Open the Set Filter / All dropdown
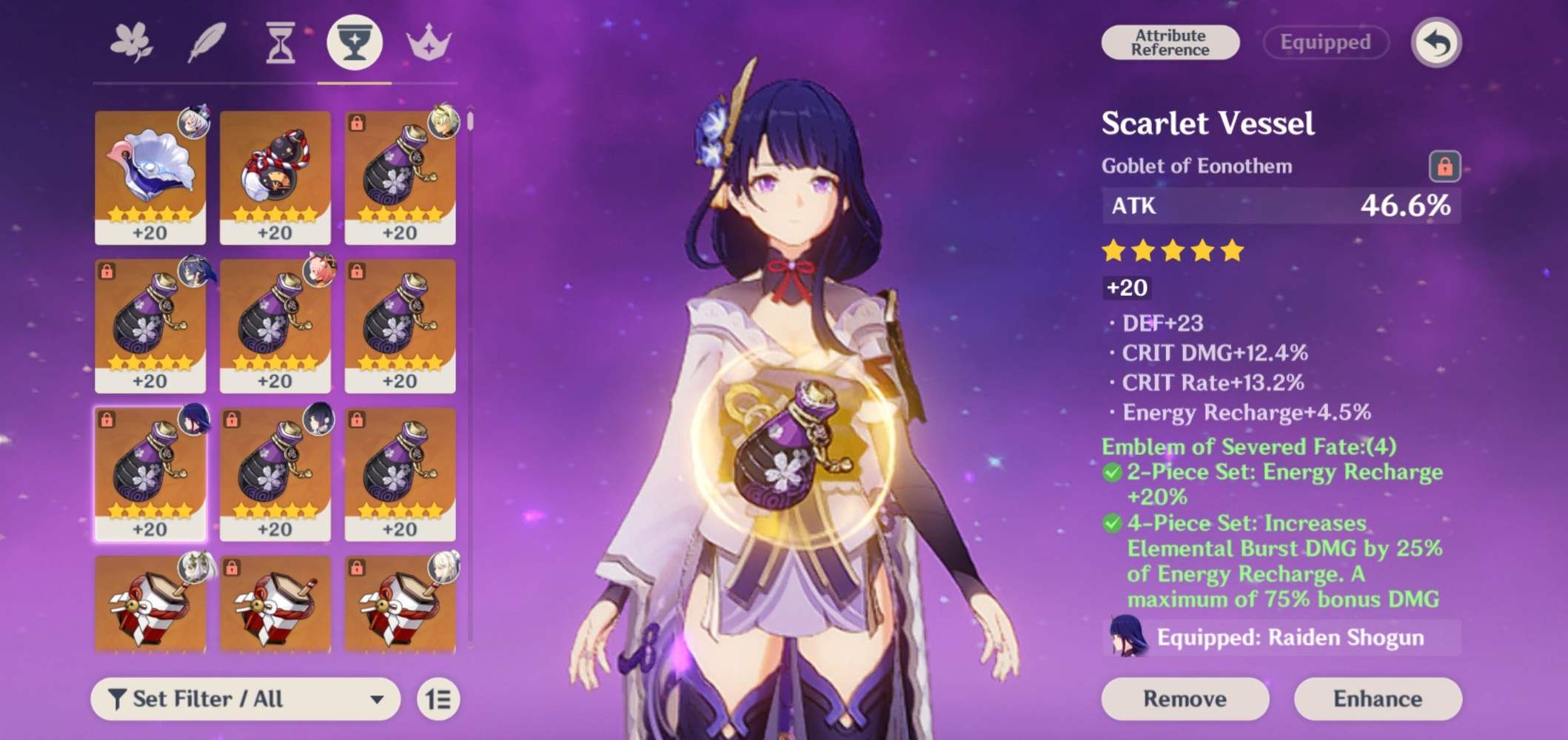 coord(245,699)
